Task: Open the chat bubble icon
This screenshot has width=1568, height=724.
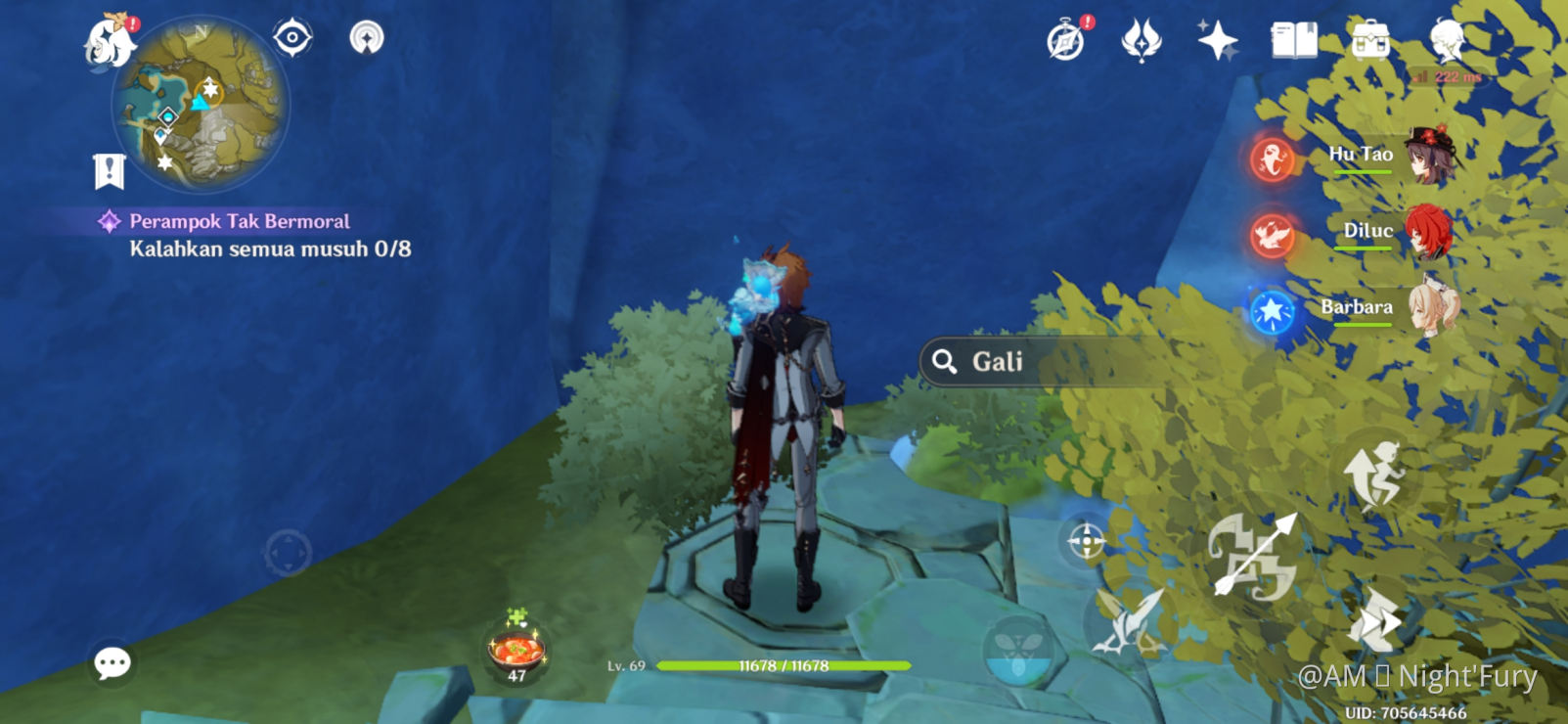Action: (x=114, y=662)
